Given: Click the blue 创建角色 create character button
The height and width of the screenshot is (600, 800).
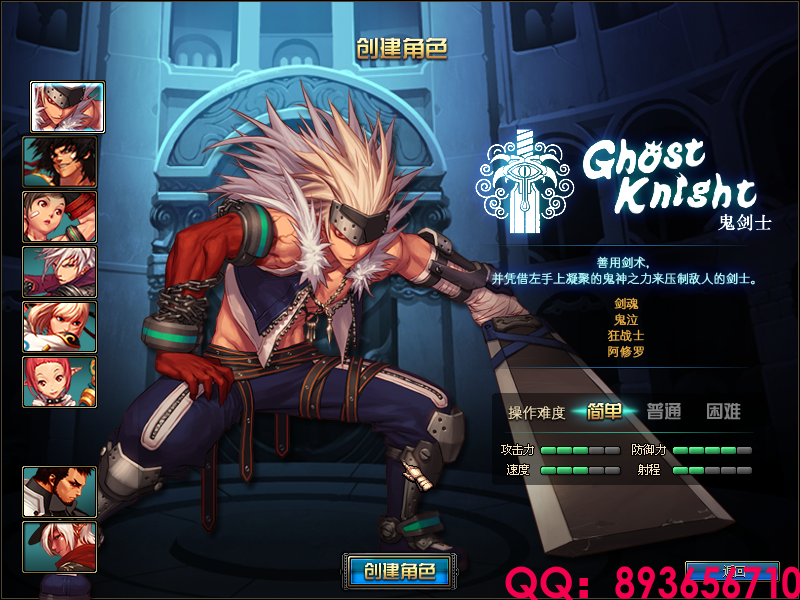Looking at the screenshot, I should 400,572.
